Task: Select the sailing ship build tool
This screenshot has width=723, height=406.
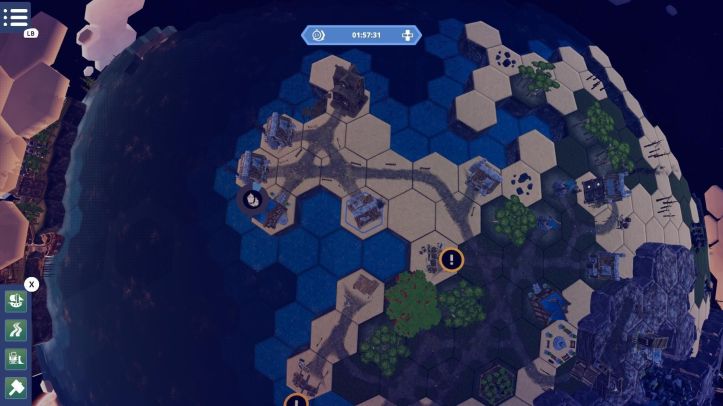Action: click(16, 301)
